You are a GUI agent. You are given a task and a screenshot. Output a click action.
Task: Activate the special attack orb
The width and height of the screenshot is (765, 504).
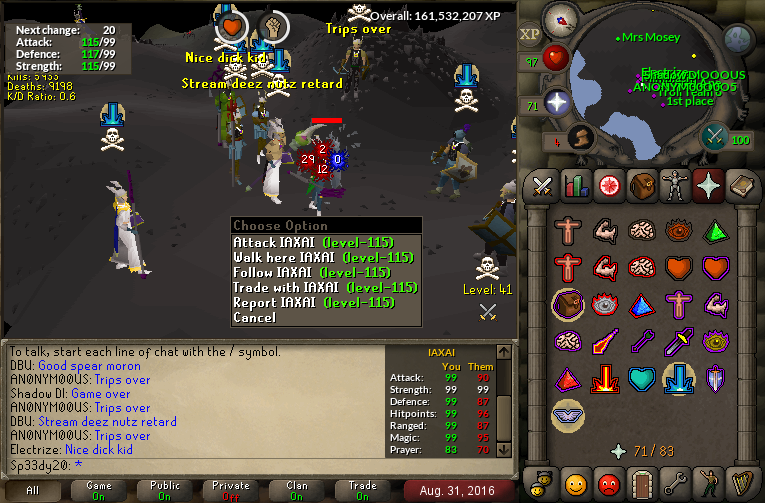(715, 137)
